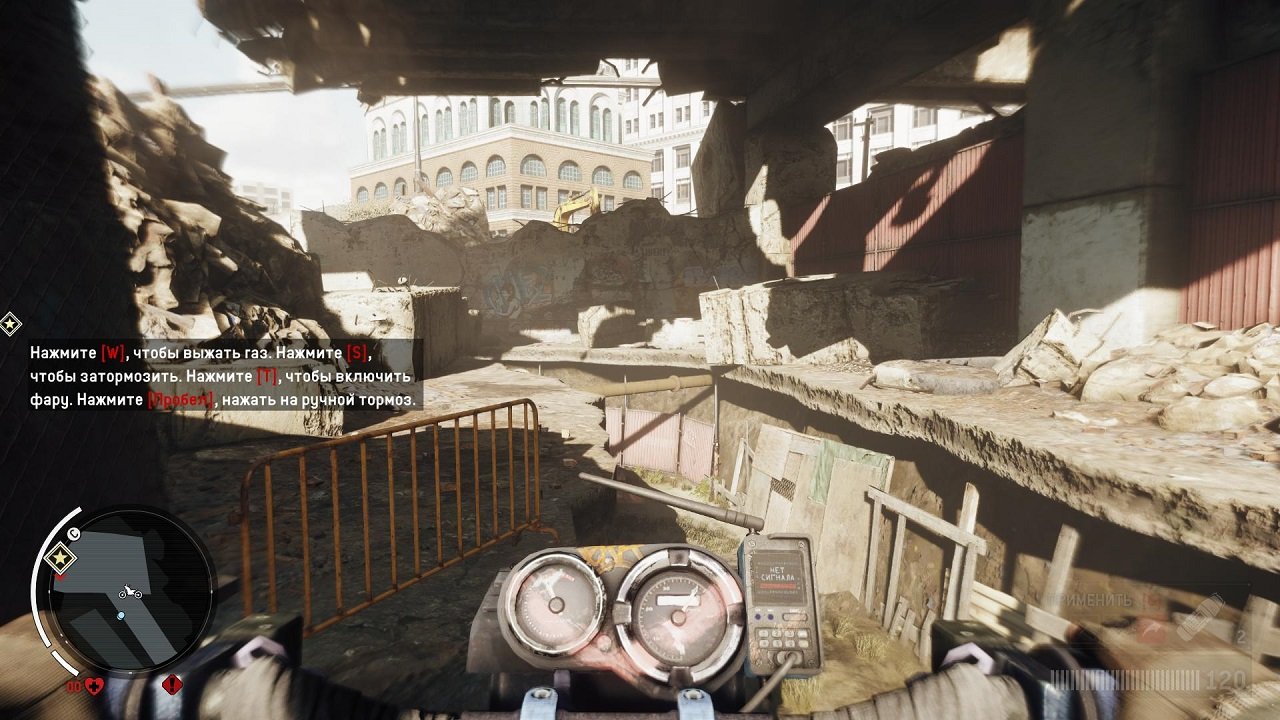1280x720 pixels.
Task: Click the red arrow waypoint indicator on the minimap
Action: coord(60,576)
